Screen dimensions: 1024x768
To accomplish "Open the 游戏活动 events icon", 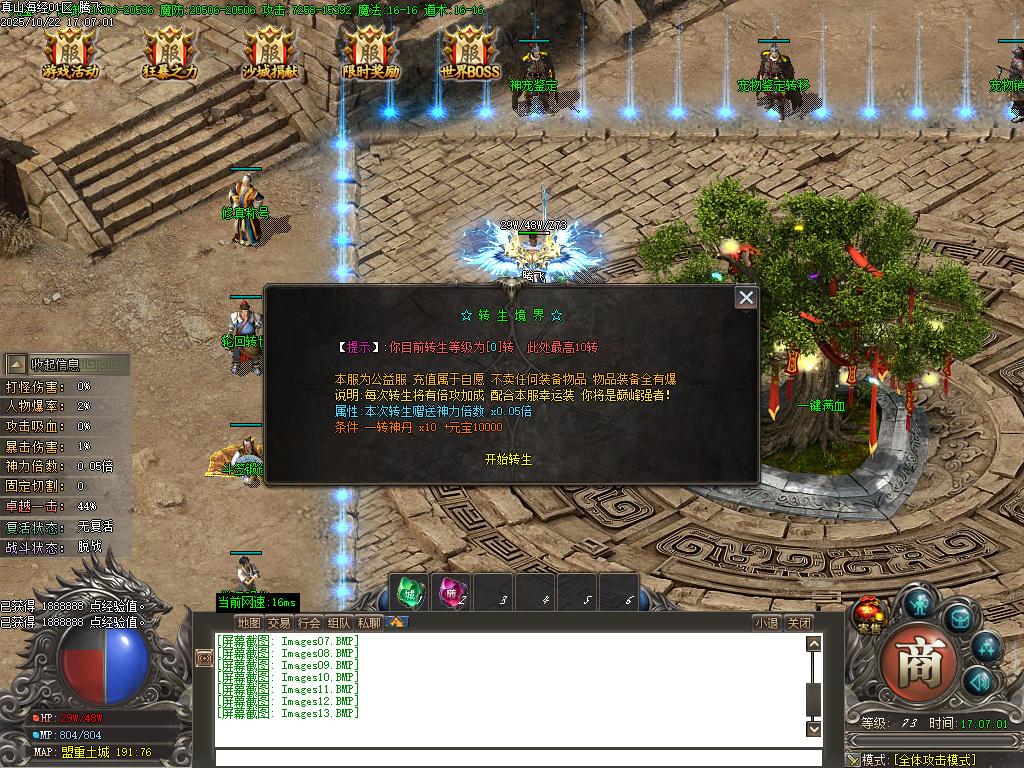I will (x=70, y=53).
